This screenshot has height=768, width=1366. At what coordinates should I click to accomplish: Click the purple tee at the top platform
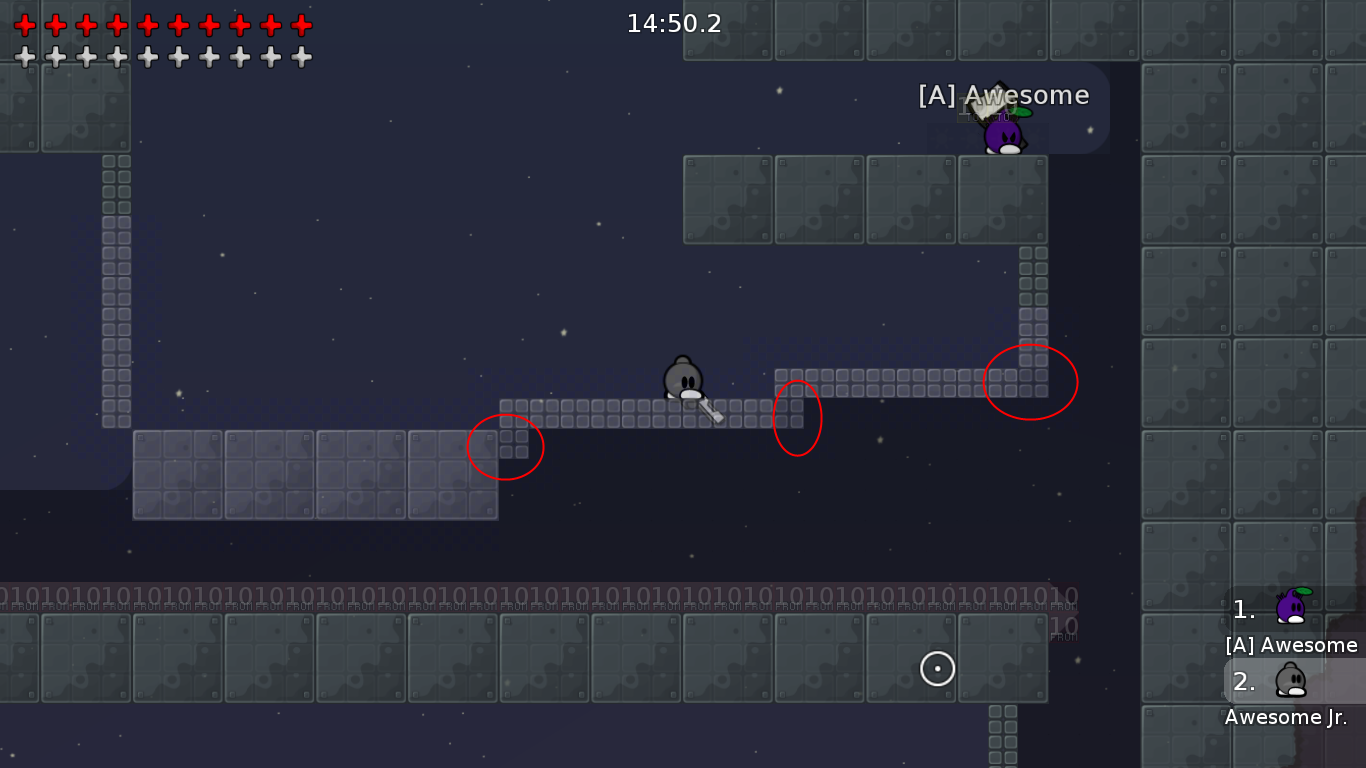click(1003, 135)
